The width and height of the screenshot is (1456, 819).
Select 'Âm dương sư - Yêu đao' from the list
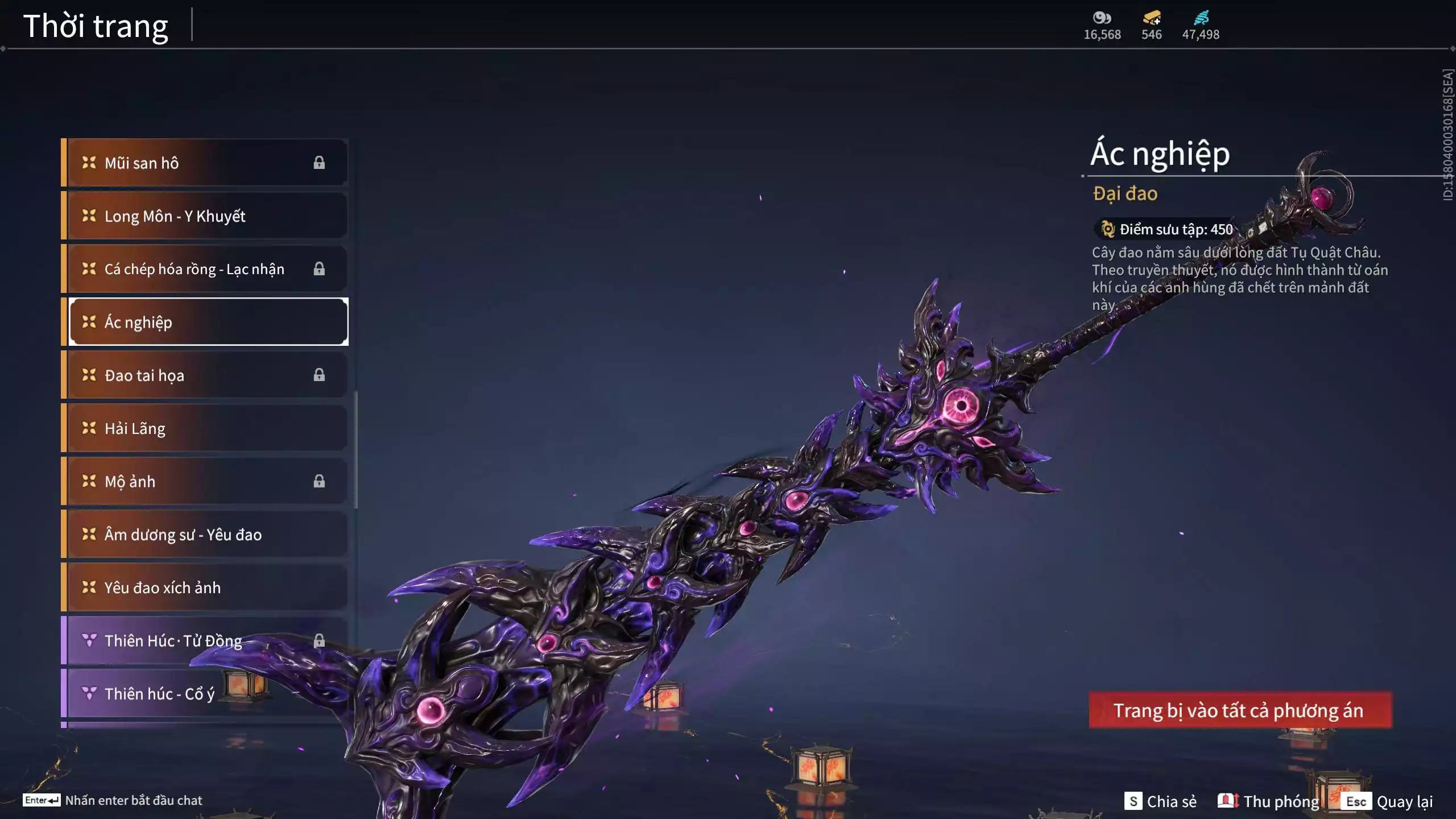[205, 535]
